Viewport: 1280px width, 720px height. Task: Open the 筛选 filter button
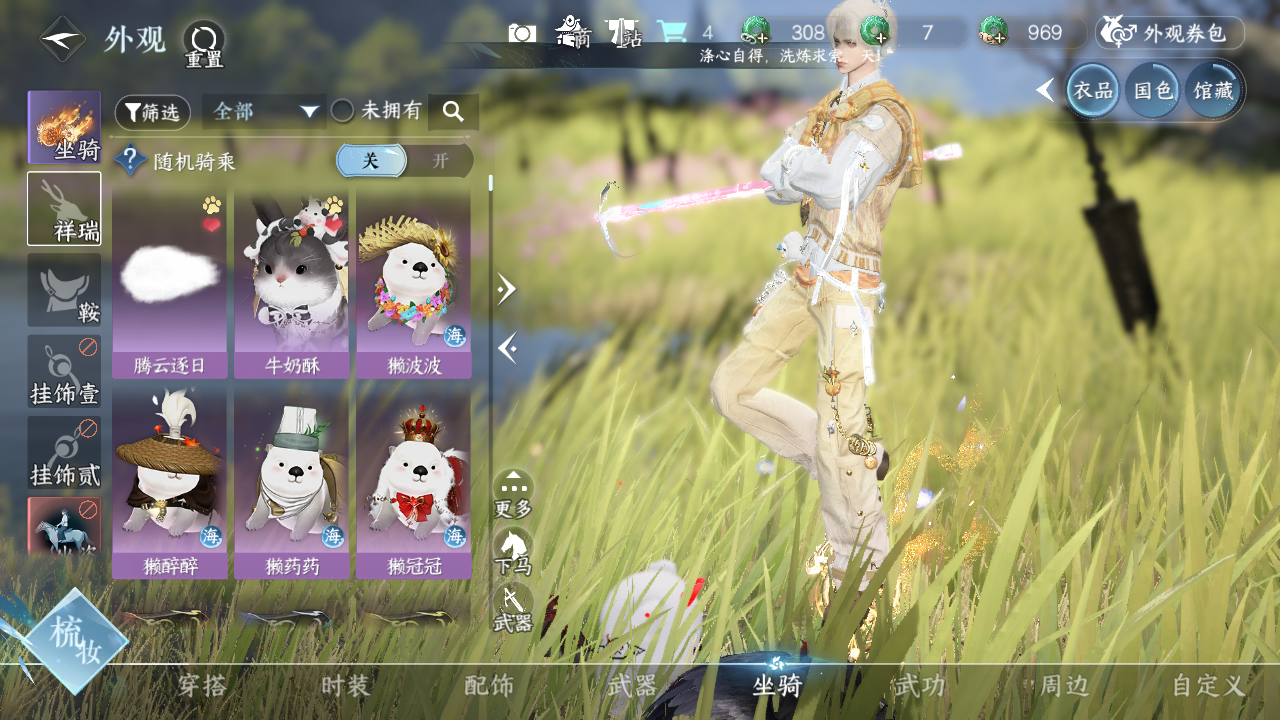pyautogui.click(x=152, y=112)
